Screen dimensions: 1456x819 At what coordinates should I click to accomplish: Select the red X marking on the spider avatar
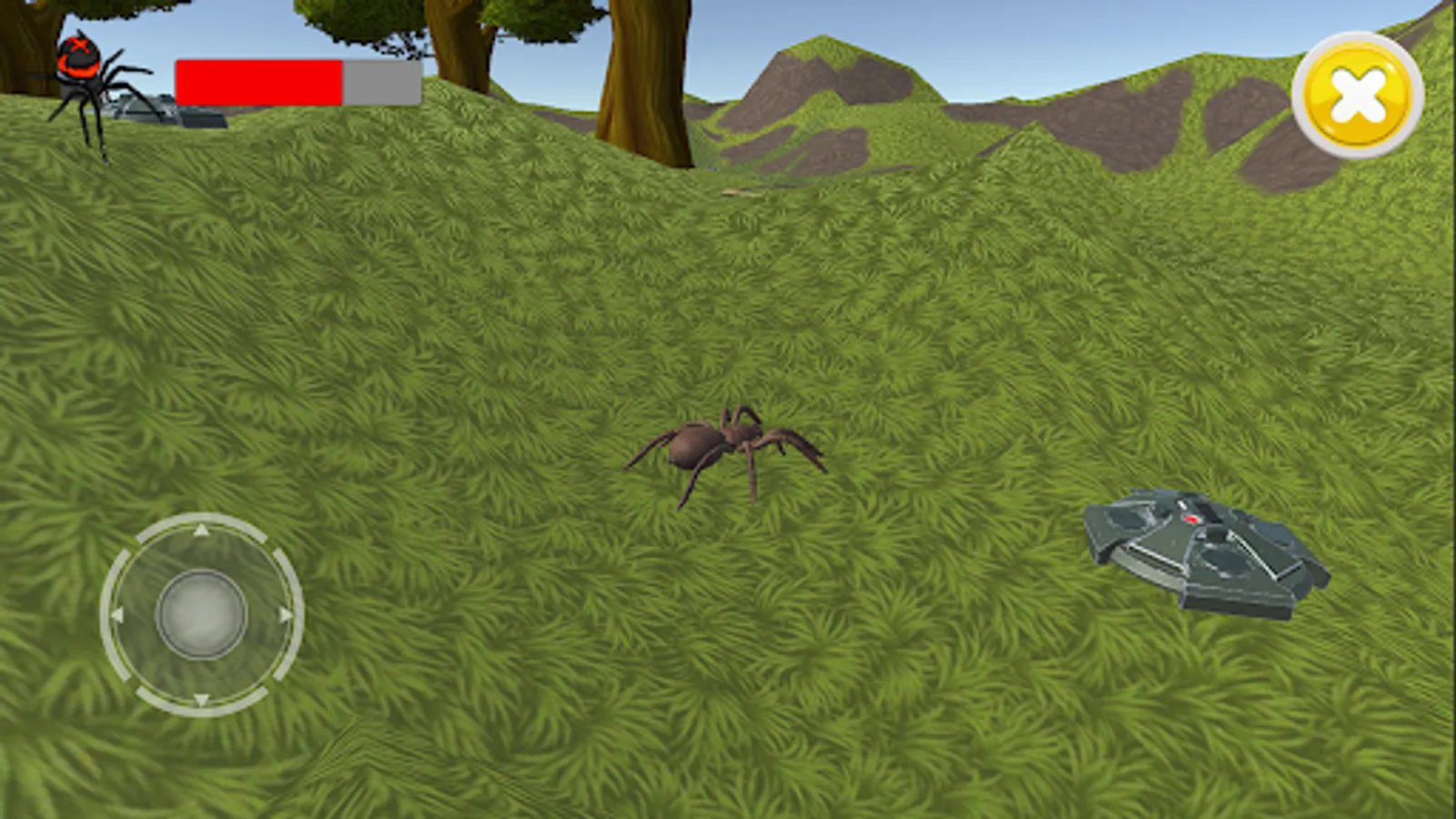79,45
